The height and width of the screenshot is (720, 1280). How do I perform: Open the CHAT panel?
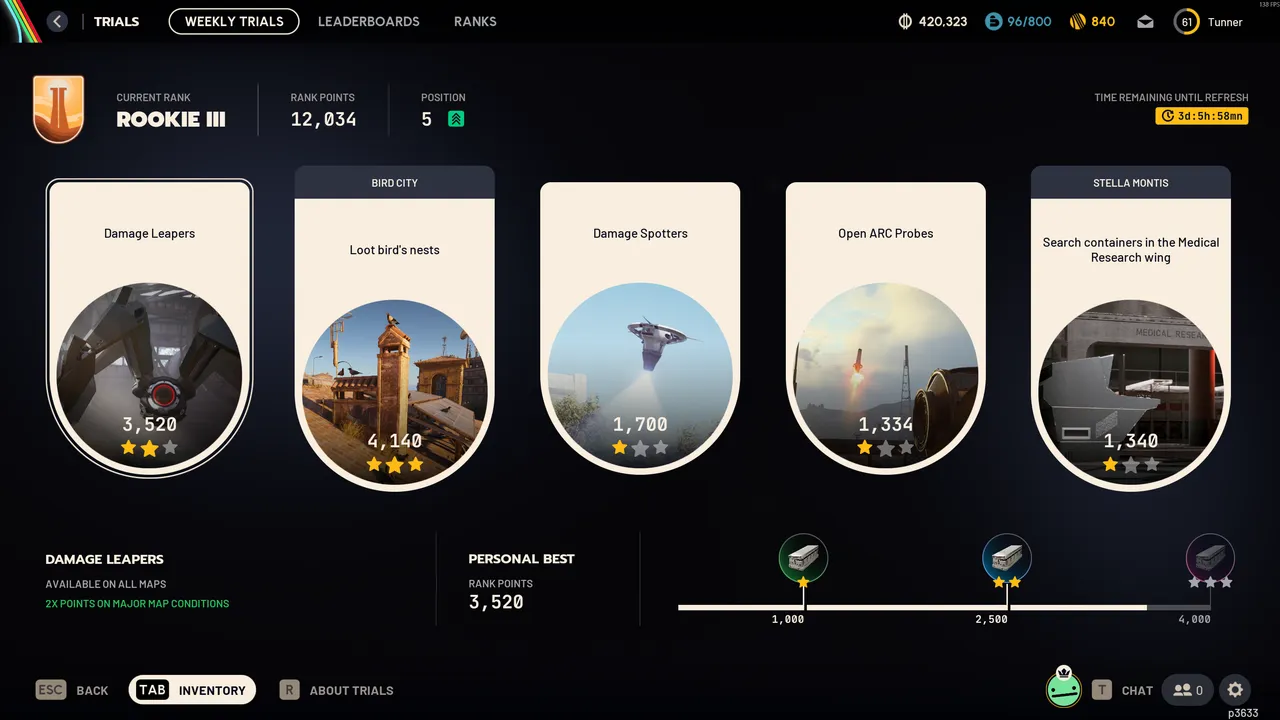coord(1136,690)
